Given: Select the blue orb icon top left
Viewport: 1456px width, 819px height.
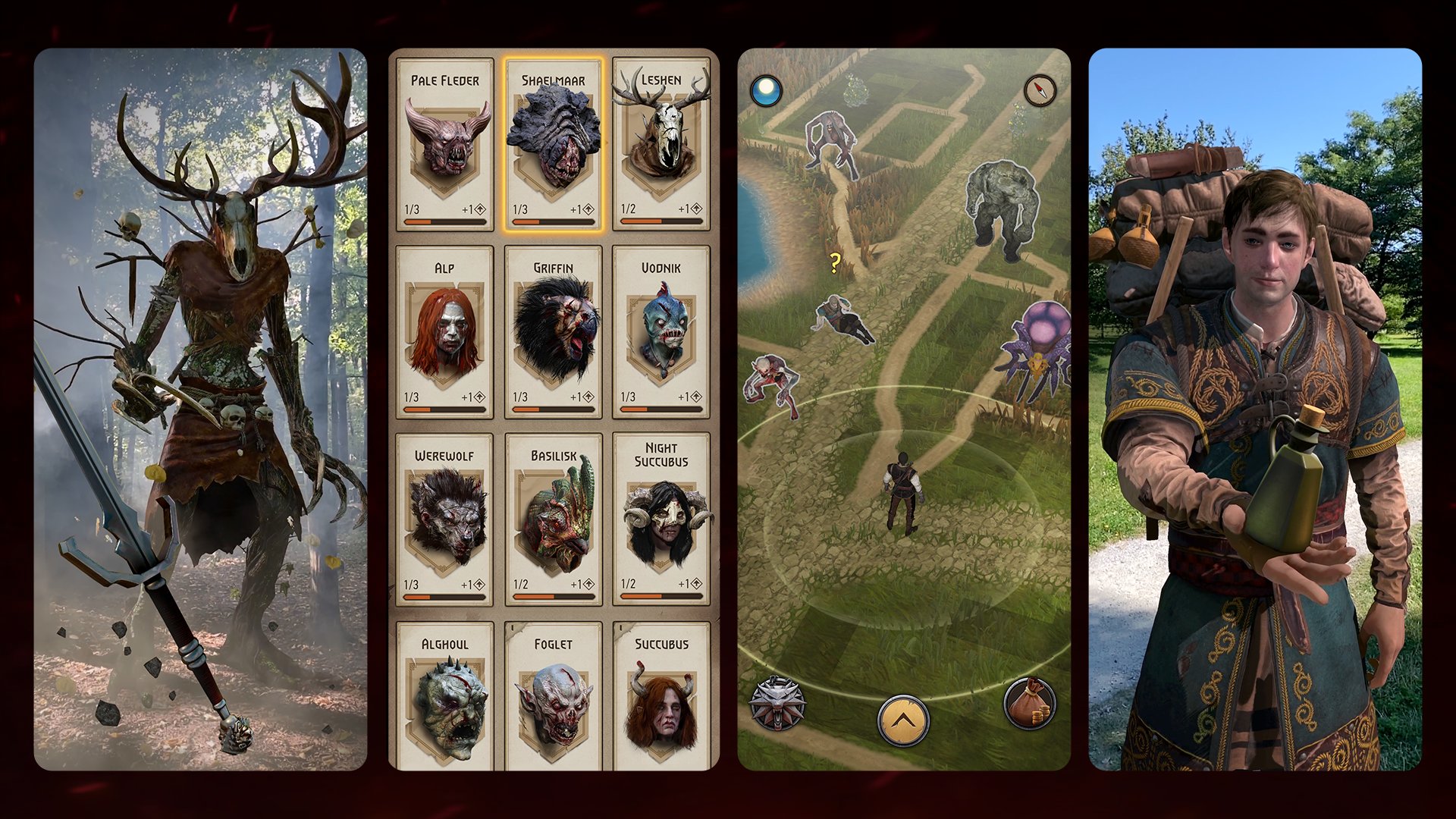Looking at the screenshot, I should tap(766, 89).
